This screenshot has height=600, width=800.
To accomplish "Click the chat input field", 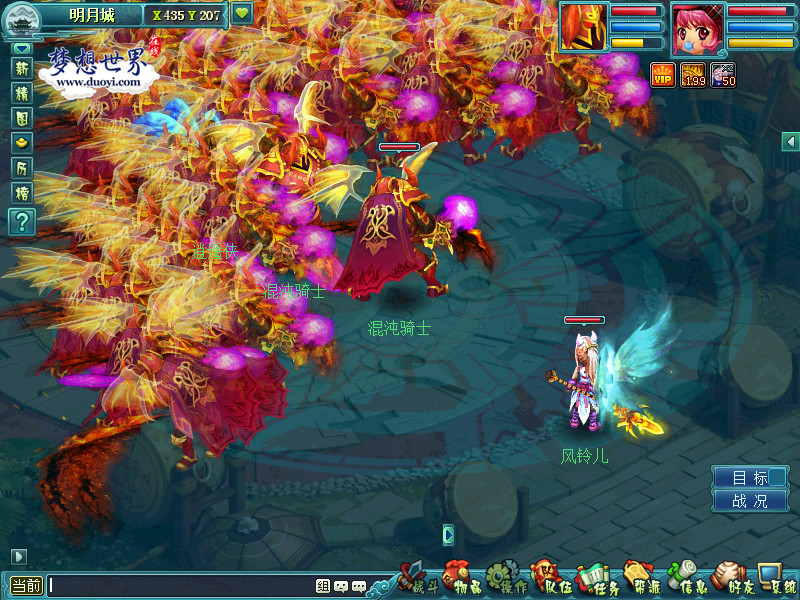I will point(180,586).
